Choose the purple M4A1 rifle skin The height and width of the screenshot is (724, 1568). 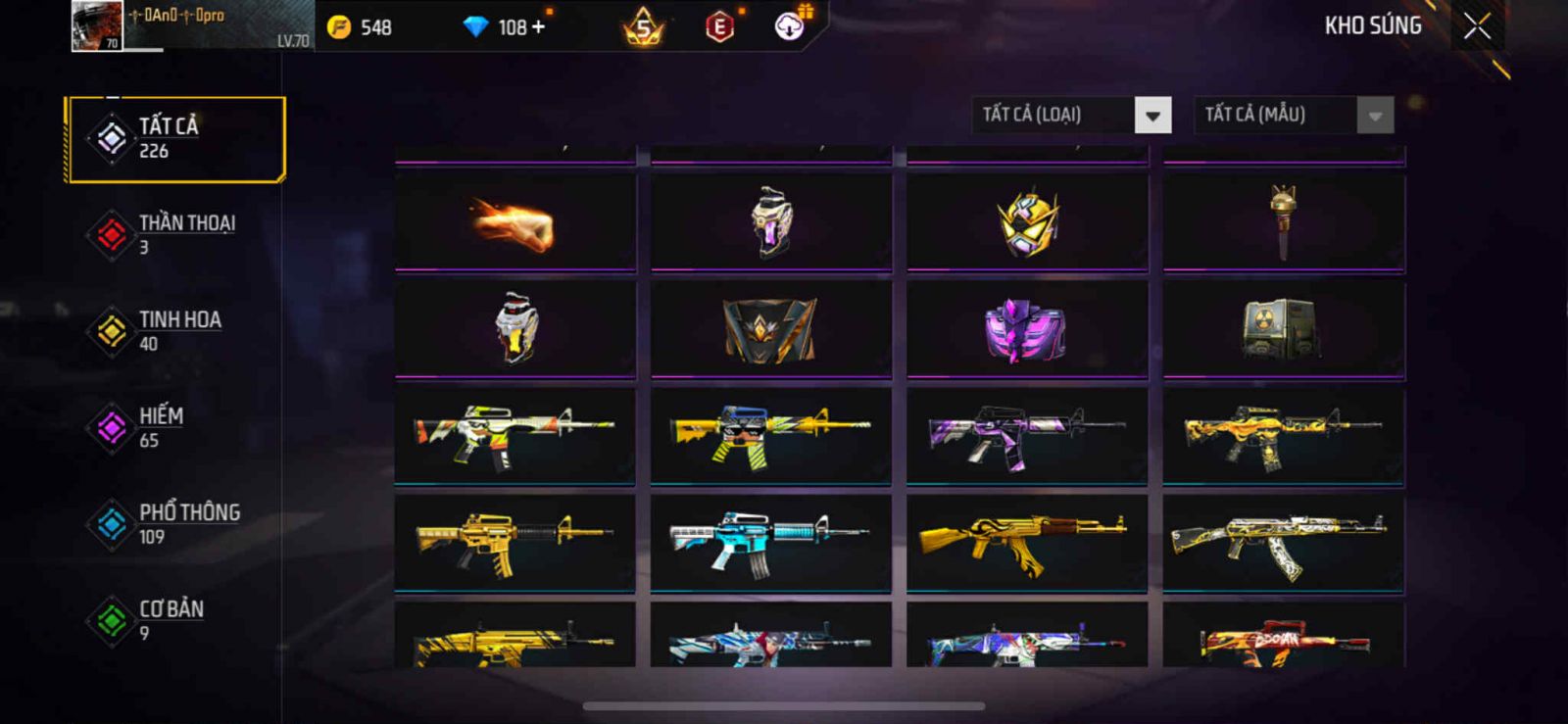click(1027, 436)
